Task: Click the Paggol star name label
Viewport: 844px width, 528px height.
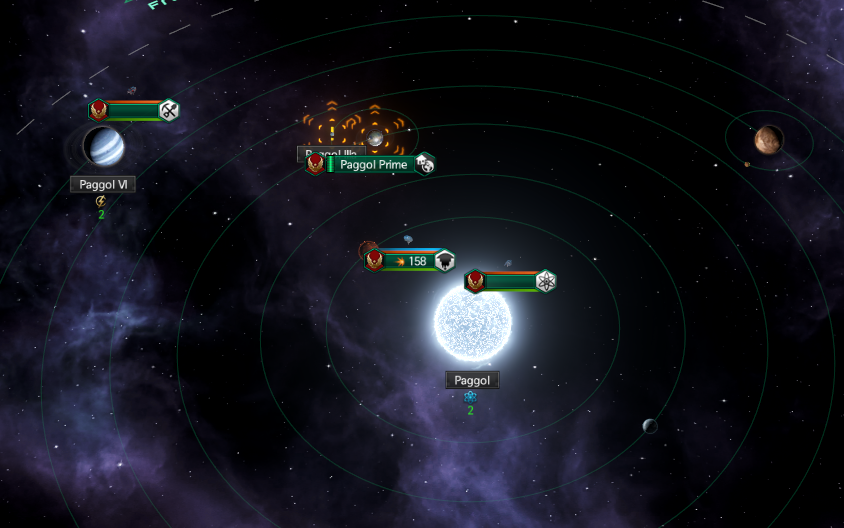Action: 471,380
